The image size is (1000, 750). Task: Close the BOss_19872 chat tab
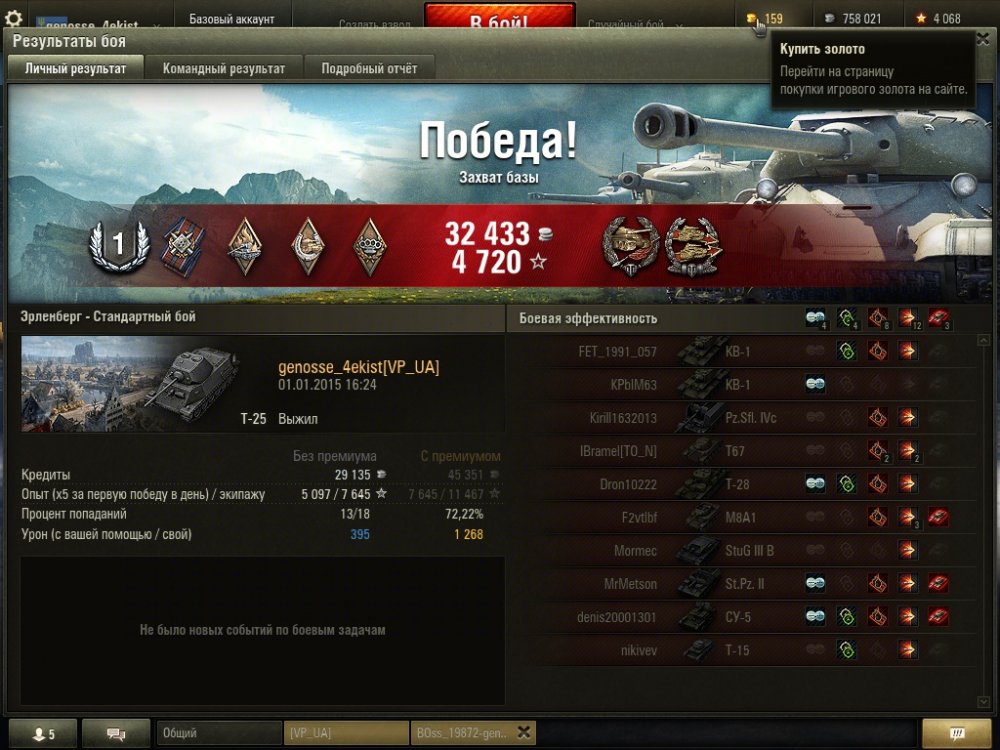tap(524, 732)
